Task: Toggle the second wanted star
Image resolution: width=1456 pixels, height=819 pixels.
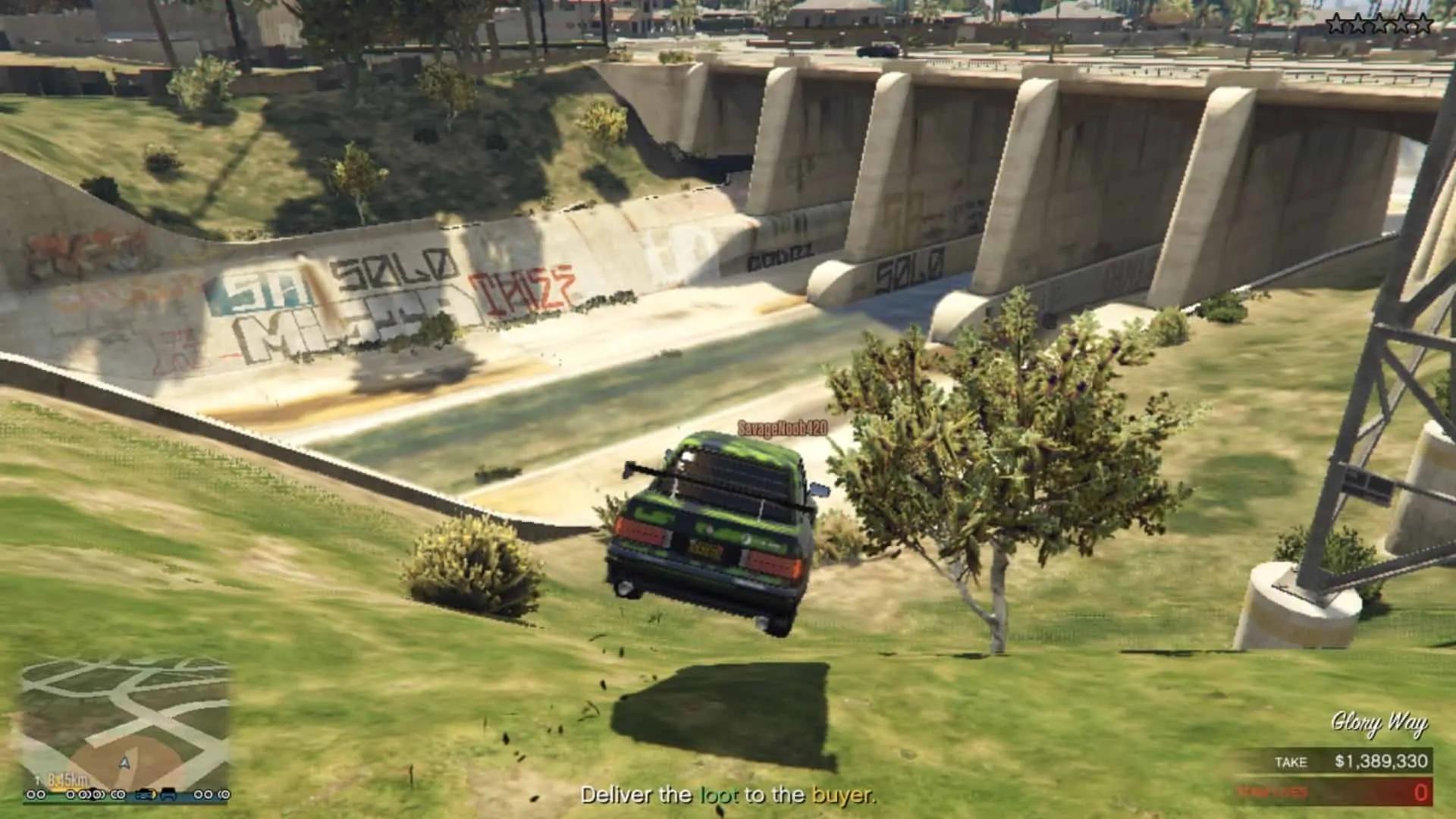Action: pyautogui.click(x=1357, y=23)
